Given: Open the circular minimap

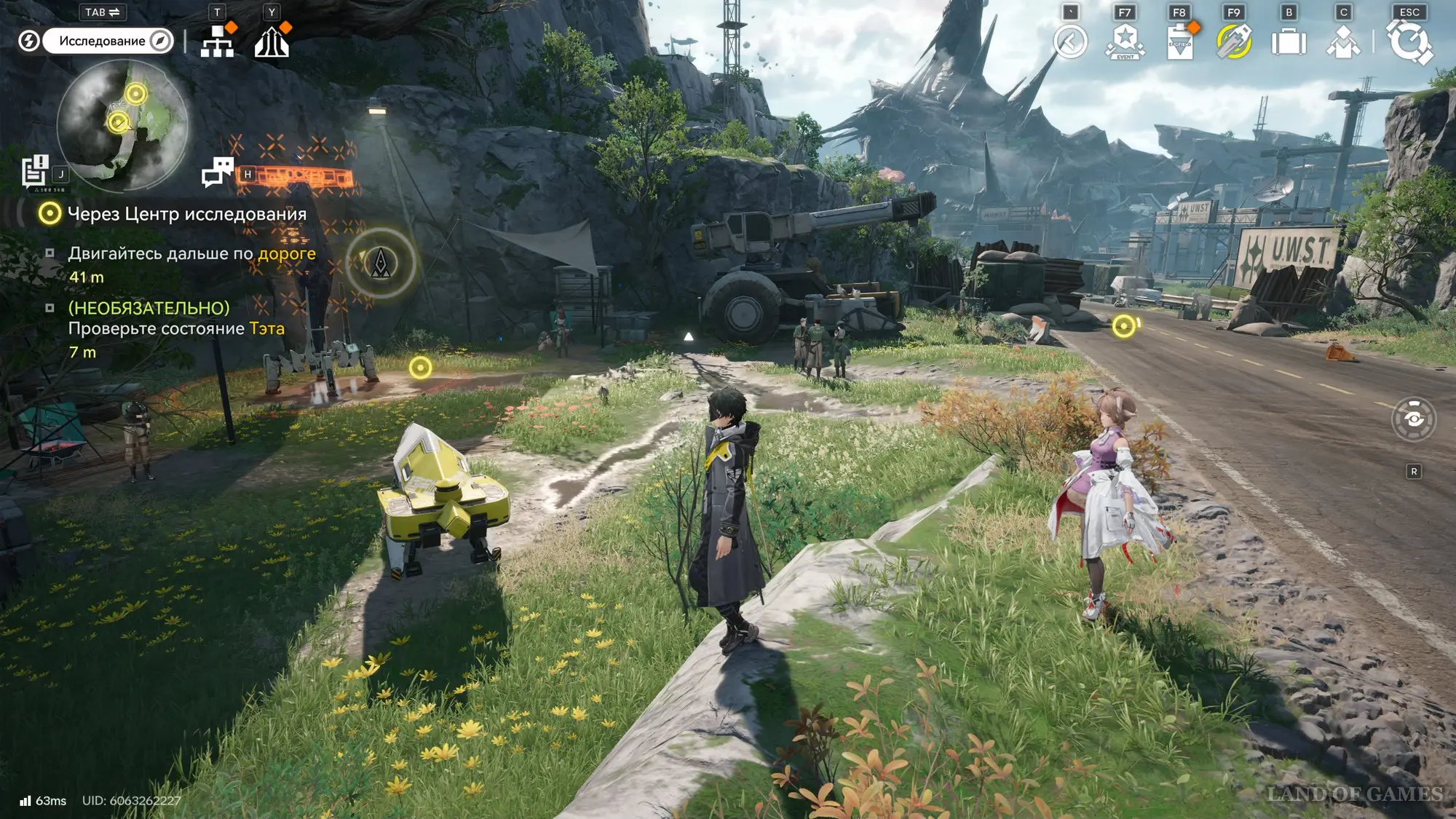Looking at the screenshot, I should click(x=122, y=125).
